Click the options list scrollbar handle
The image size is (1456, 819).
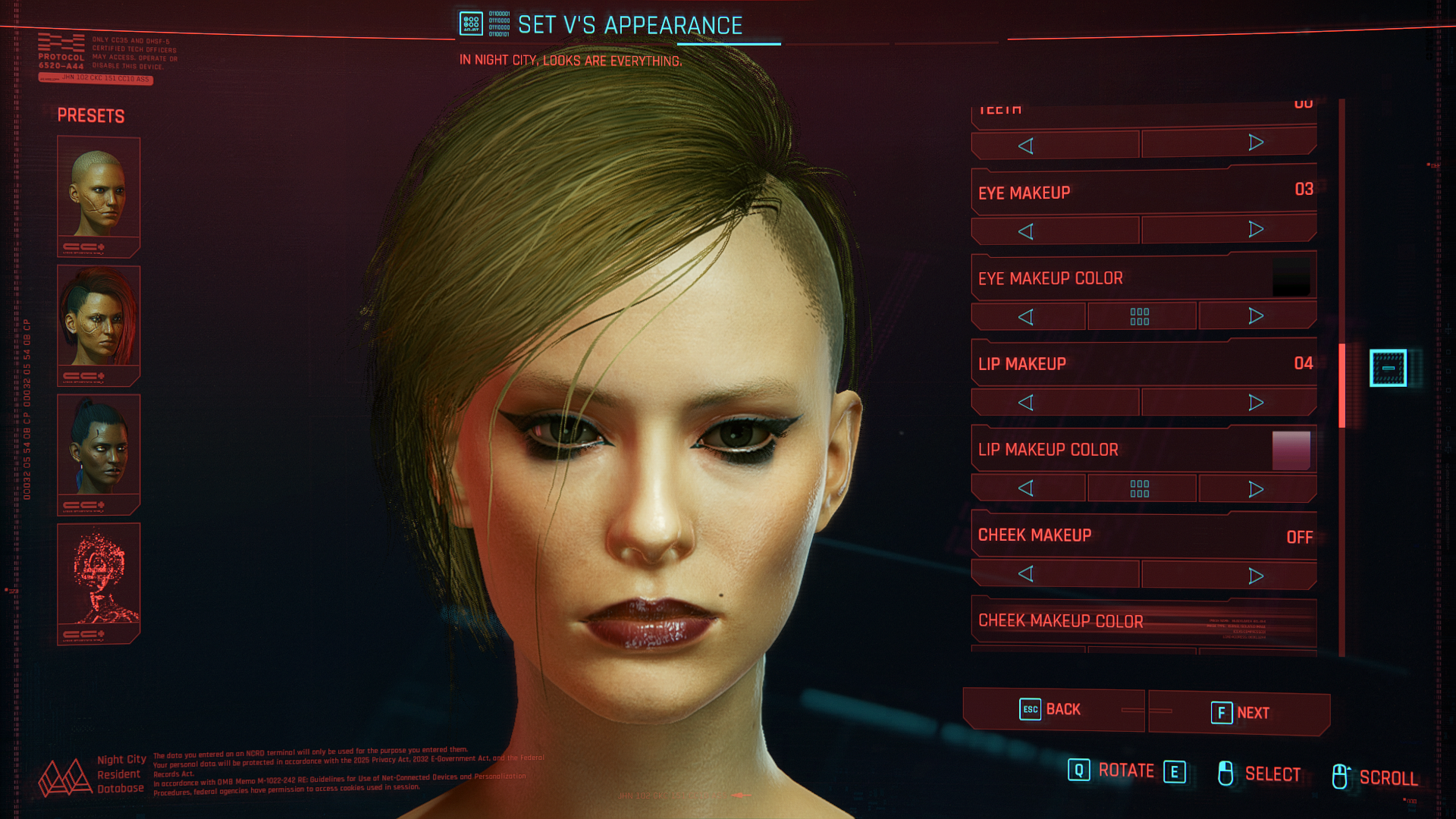(1341, 385)
